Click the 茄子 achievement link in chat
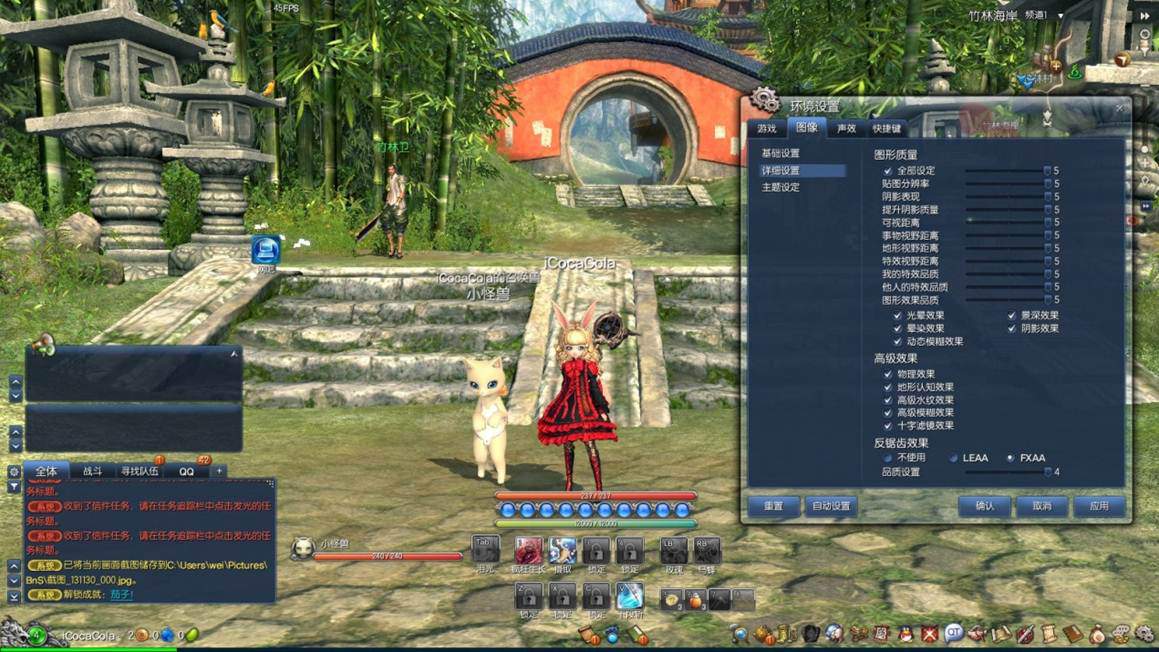1159x652 pixels. click(121, 595)
